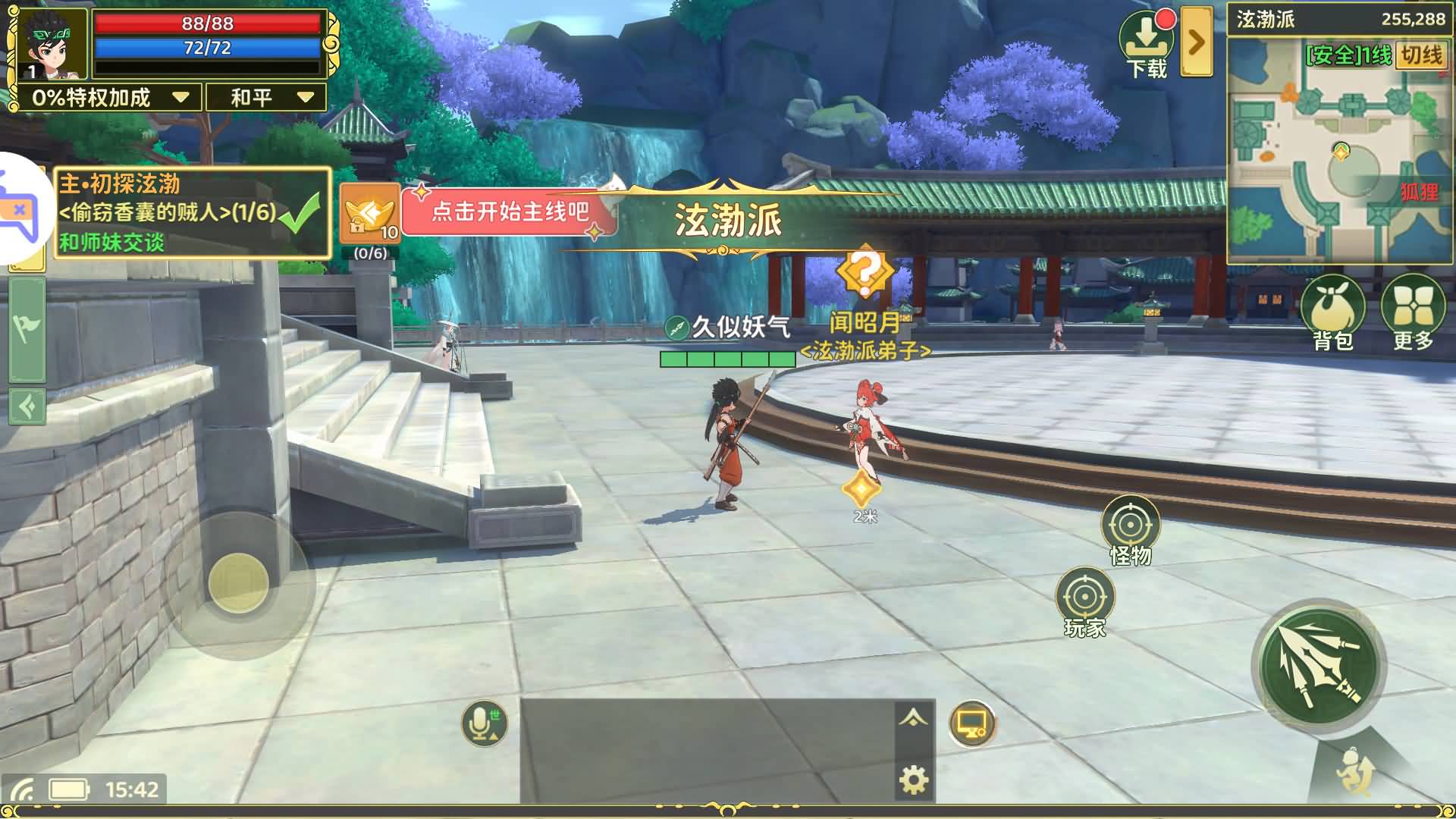Click the quest marker above 闻昭月

[x=864, y=267]
